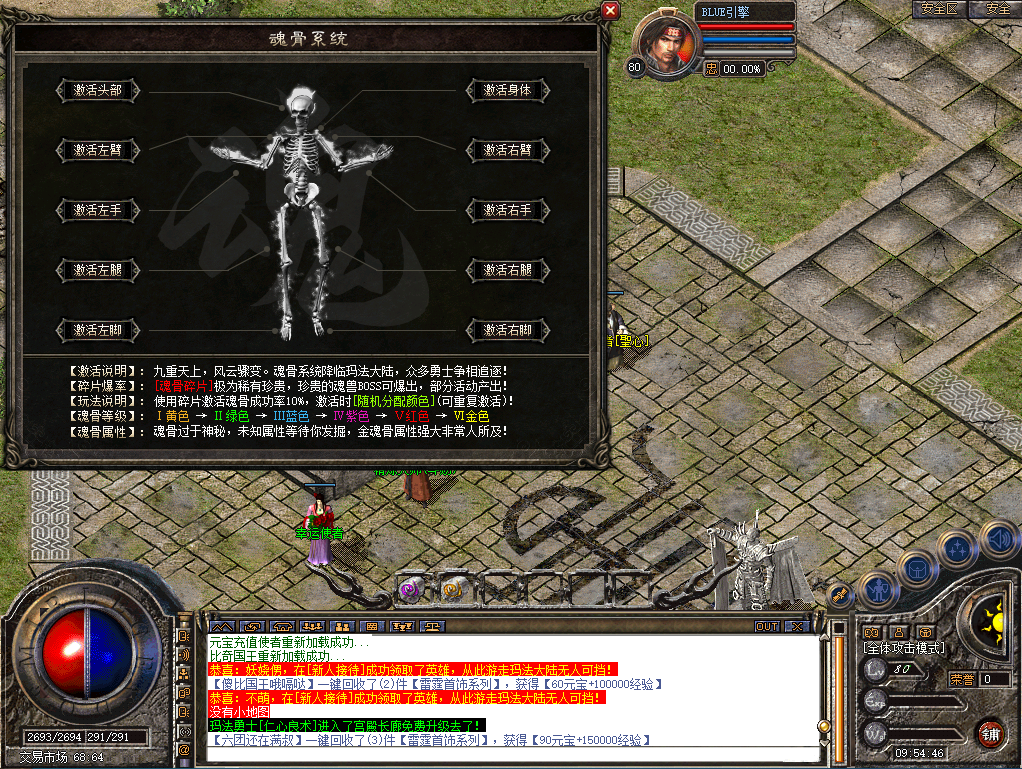The image size is (1022, 769).
Task: Click the 激活左臂 button
Action: (x=97, y=150)
